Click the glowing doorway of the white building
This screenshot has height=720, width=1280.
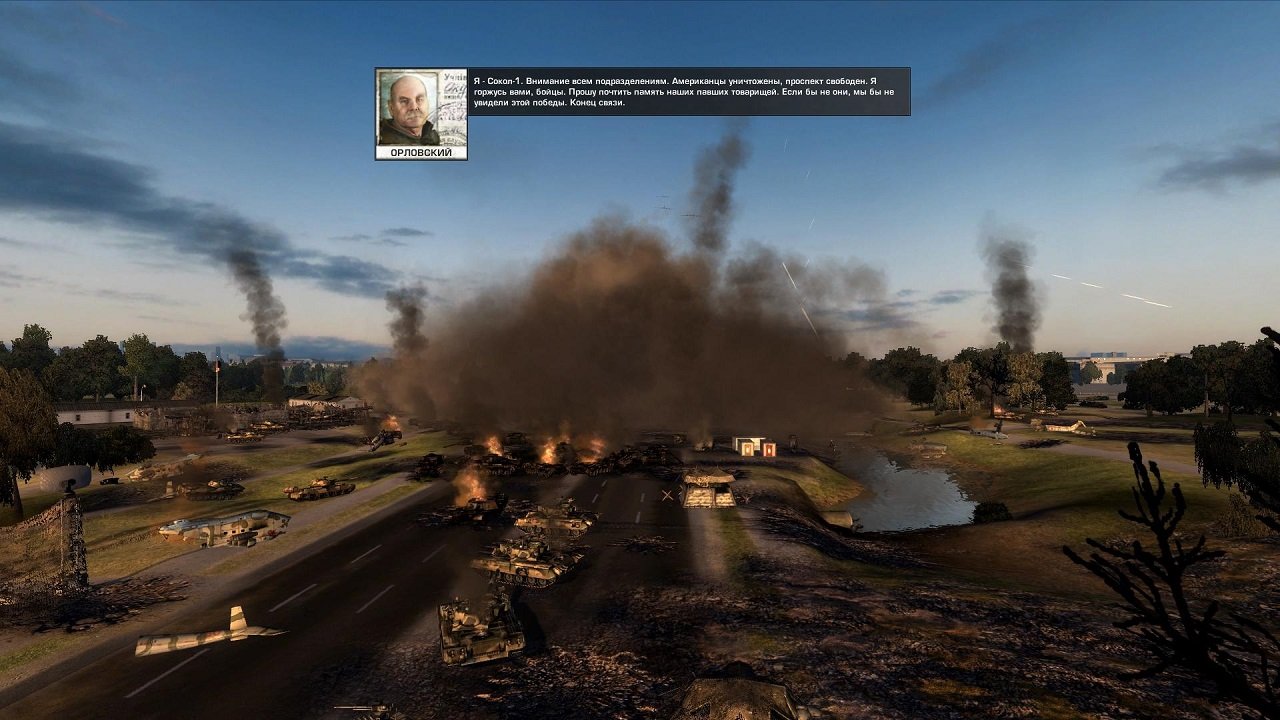[x=747, y=448]
